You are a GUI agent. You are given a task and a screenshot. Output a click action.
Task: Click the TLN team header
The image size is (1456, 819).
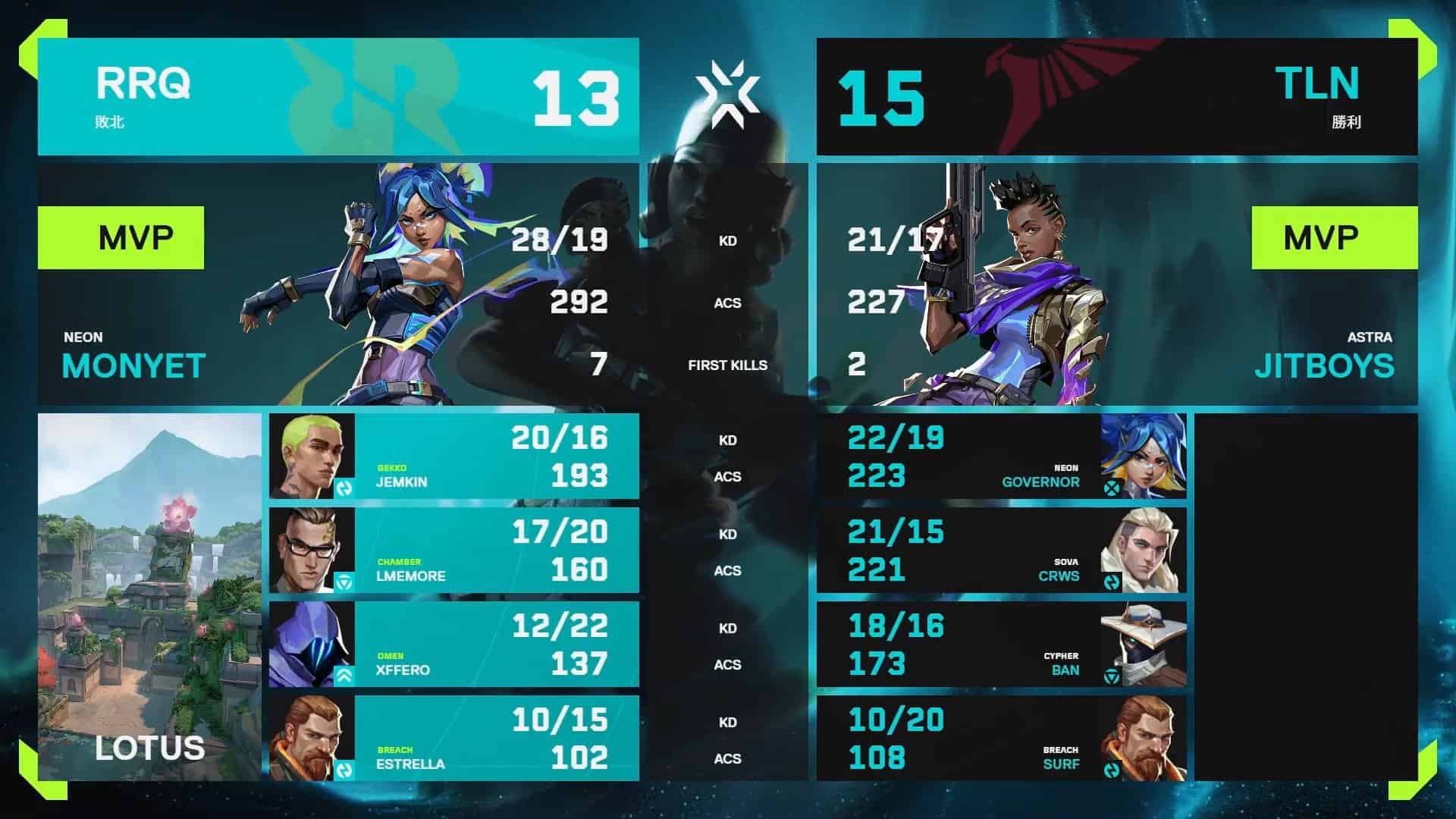pyautogui.click(x=1116, y=97)
